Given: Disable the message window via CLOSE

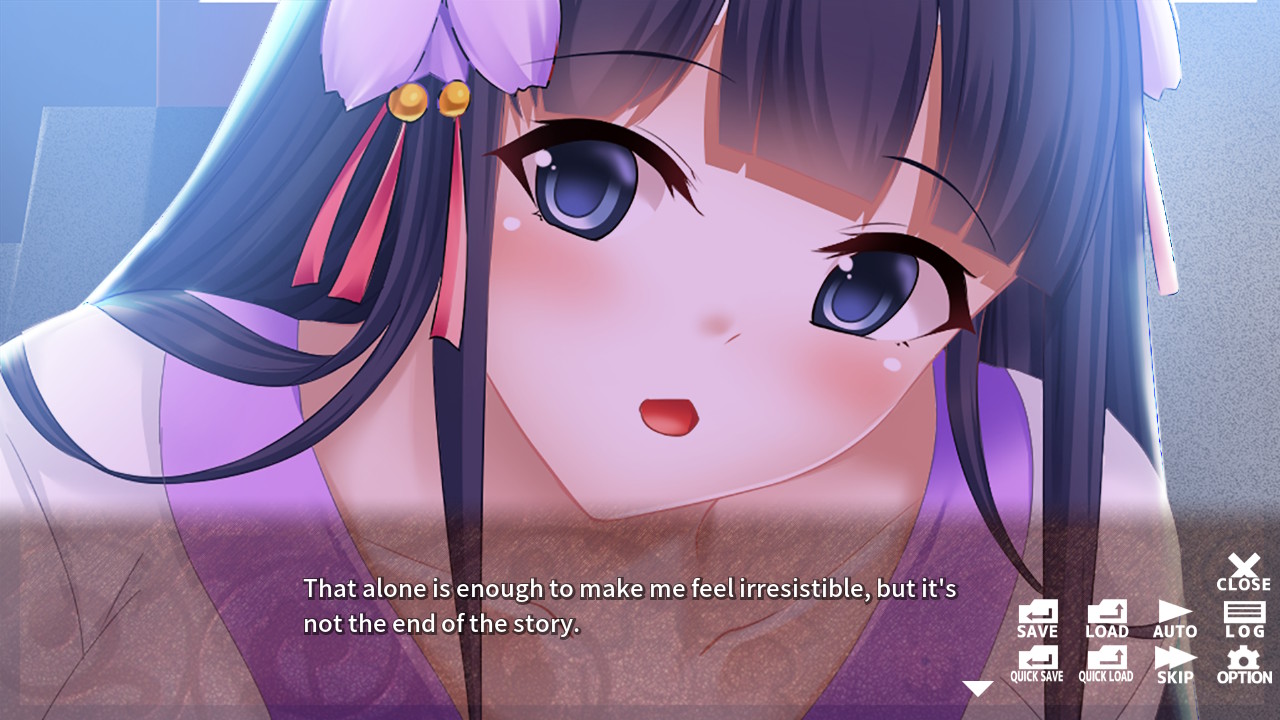Looking at the screenshot, I should (x=1243, y=568).
